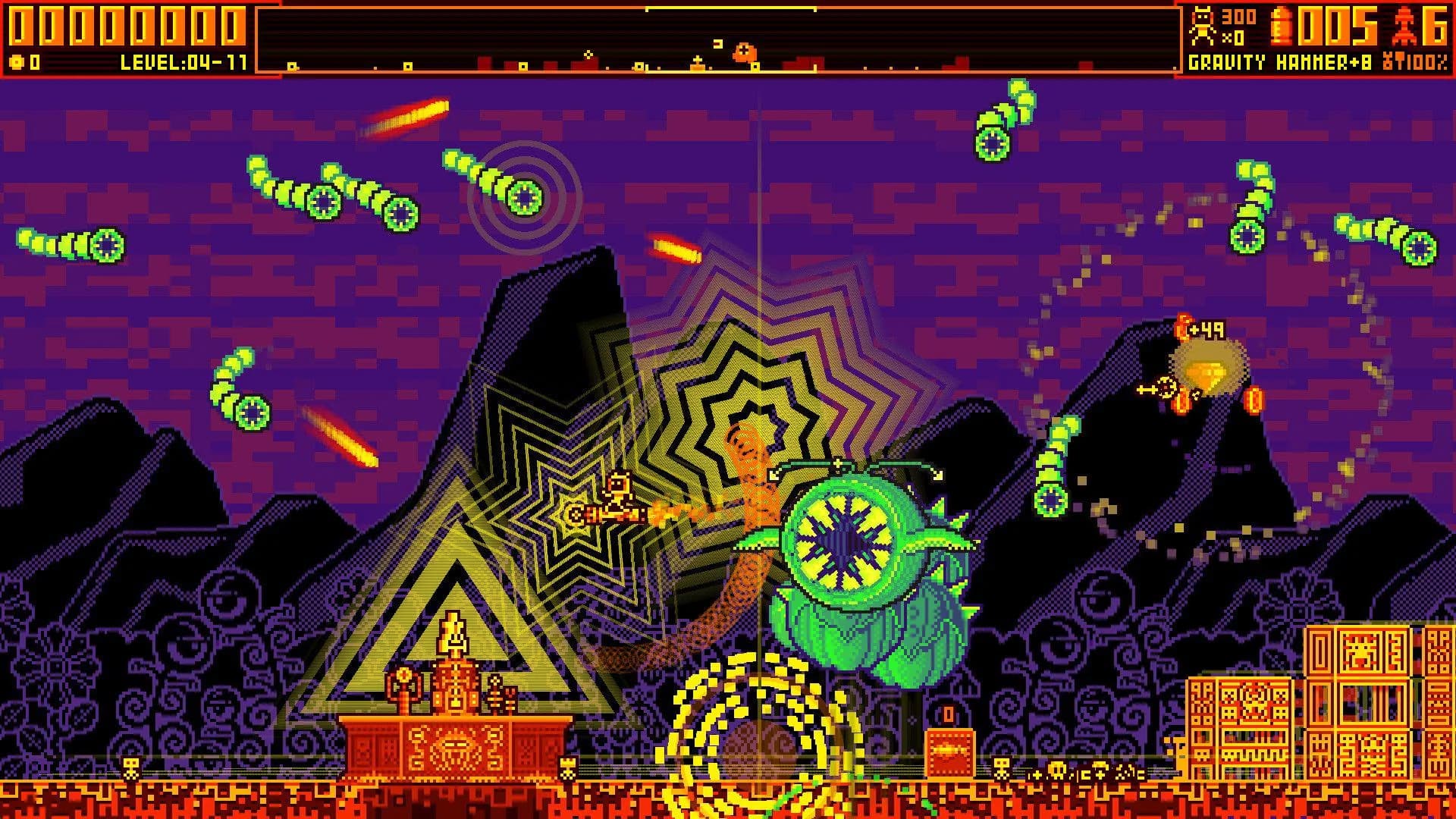Click the coin counter icon
This screenshot has height=819, width=1456.
coord(16,63)
